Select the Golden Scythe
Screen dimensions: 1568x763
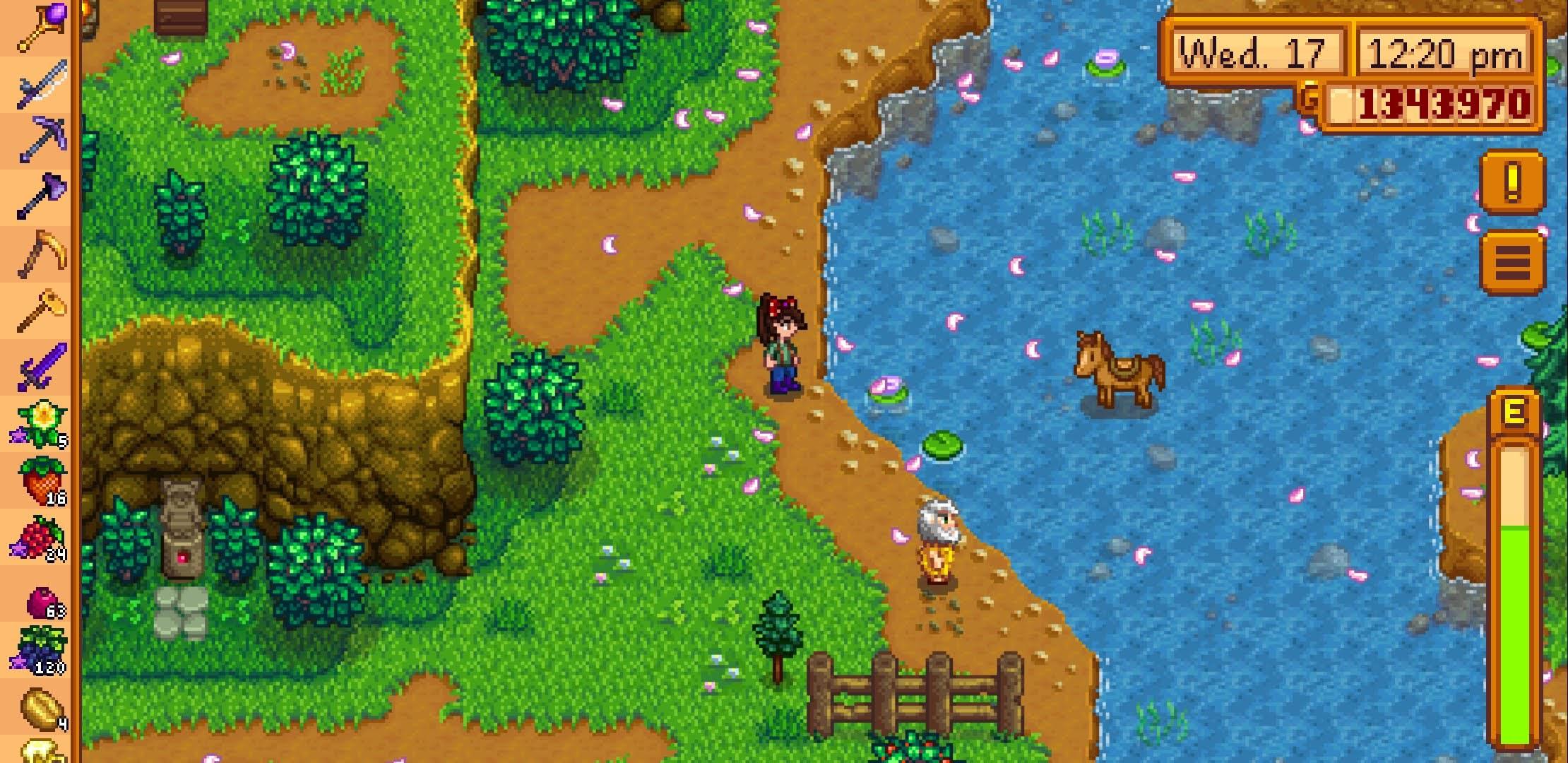tap(39, 254)
